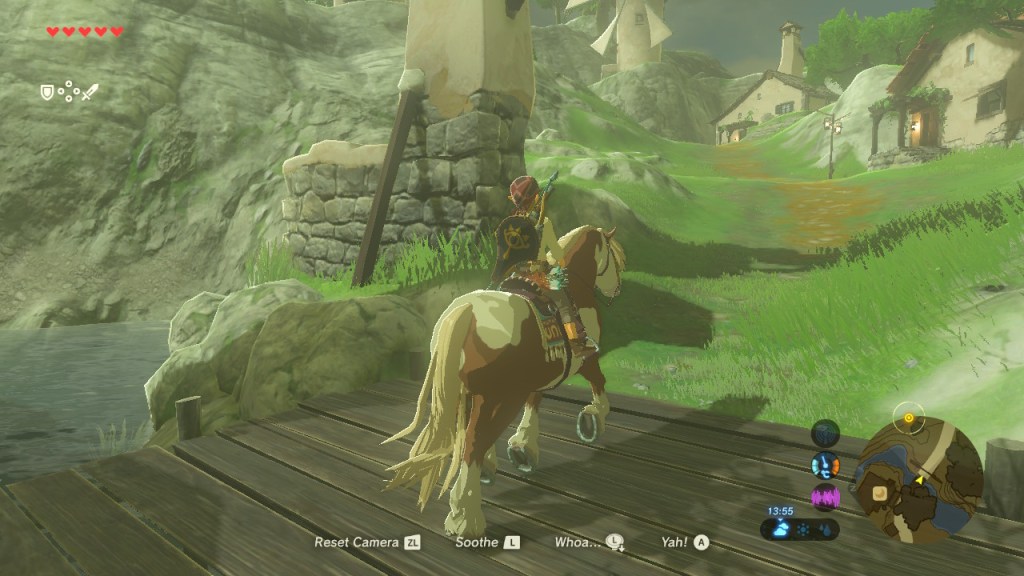Select the sword quick-menu icon
Image resolution: width=1024 pixels, height=576 pixels.
pyautogui.click(x=90, y=92)
